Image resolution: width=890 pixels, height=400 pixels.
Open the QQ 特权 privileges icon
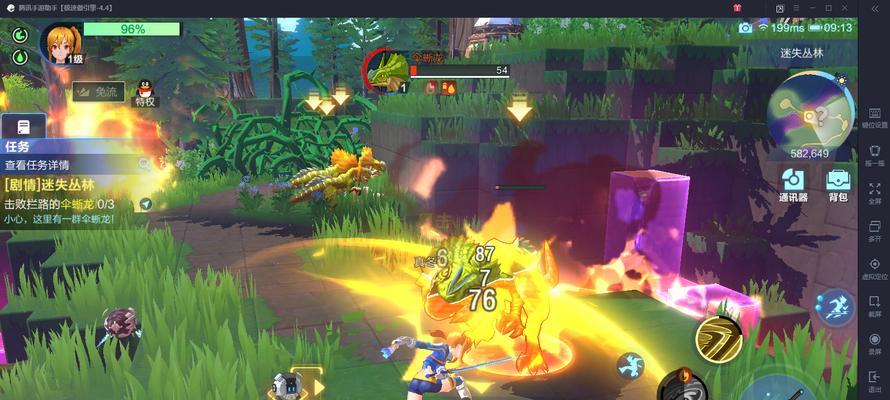click(145, 93)
